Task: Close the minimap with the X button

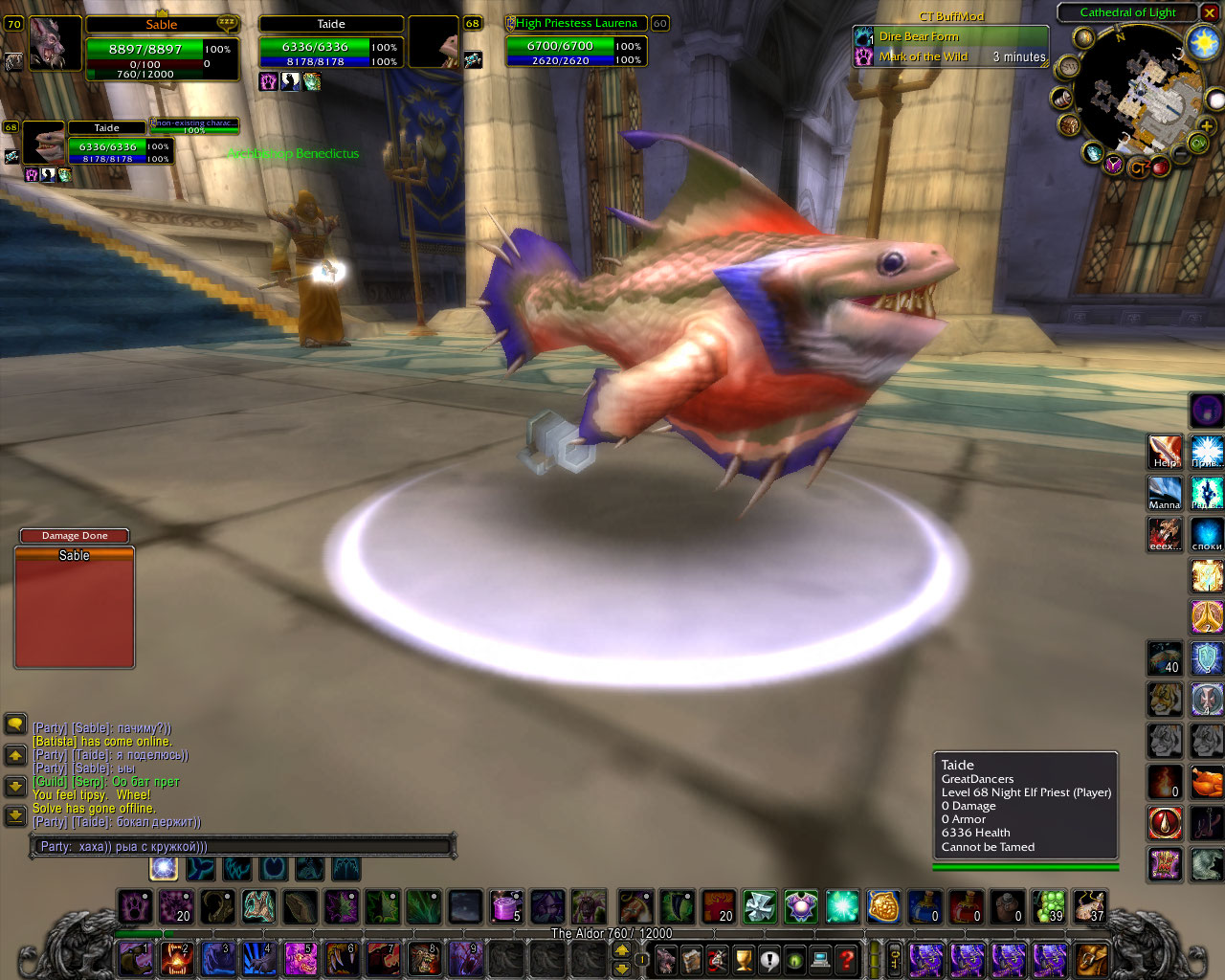Action: coord(1211,12)
